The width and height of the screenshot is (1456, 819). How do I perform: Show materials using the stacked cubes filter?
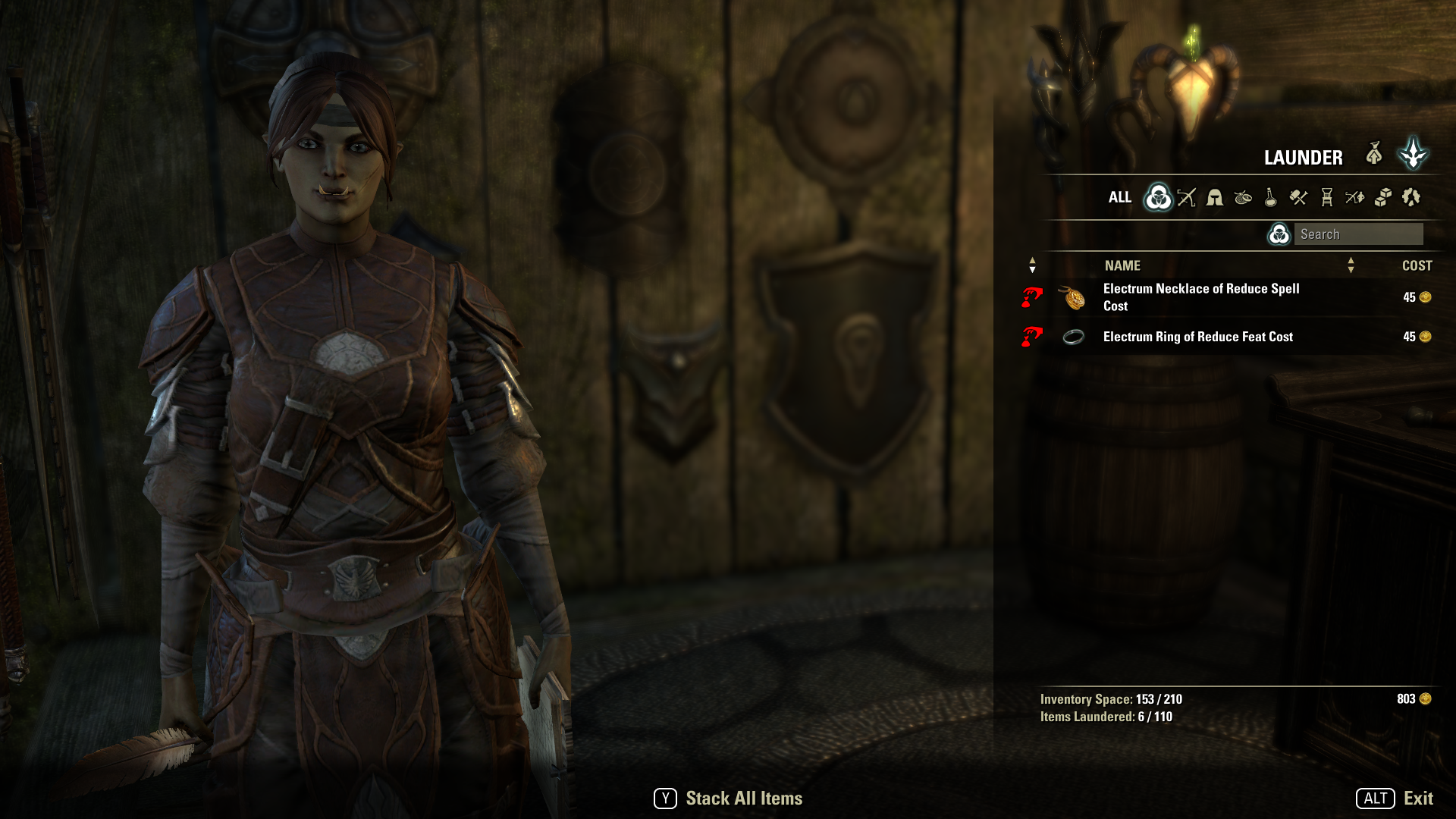[x=1383, y=198]
